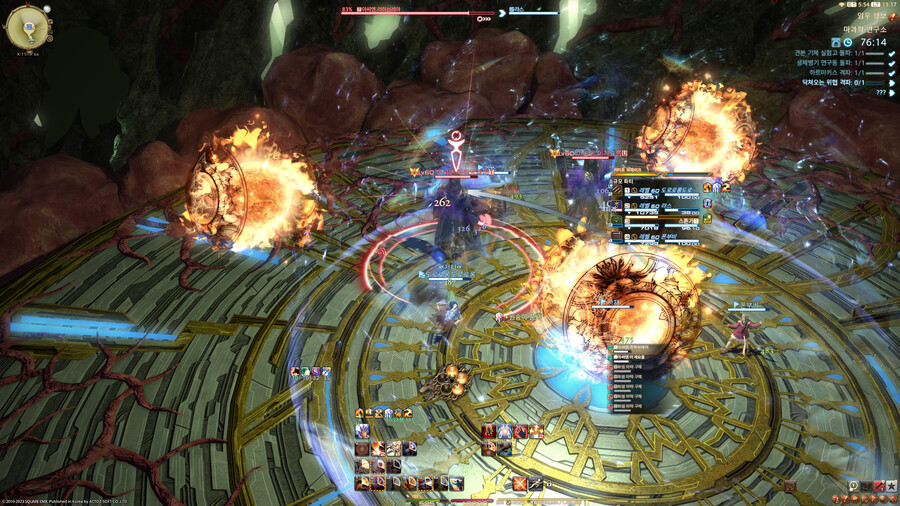Image resolution: width=900 pixels, height=506 pixels.
Task: Click the hotbar padlock icon
Action: point(548,484)
